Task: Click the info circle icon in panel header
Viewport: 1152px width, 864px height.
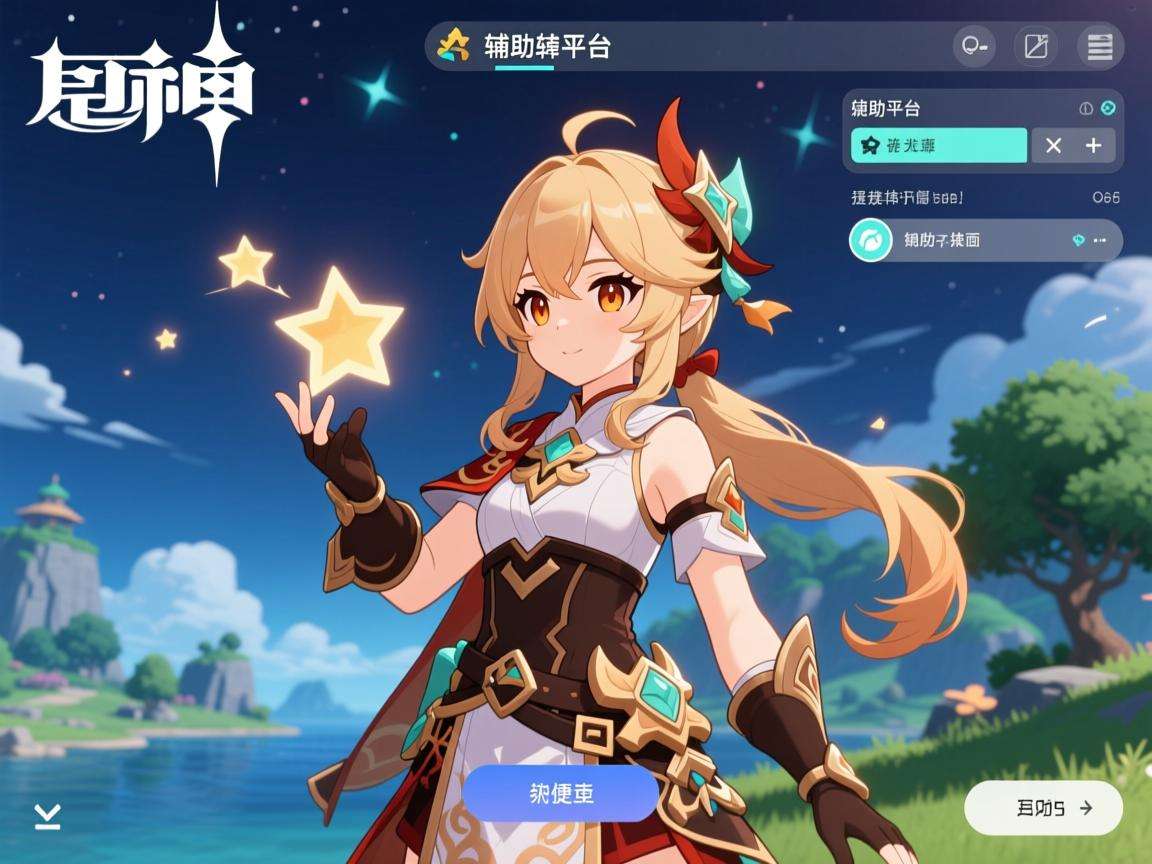Action: [x=1086, y=108]
